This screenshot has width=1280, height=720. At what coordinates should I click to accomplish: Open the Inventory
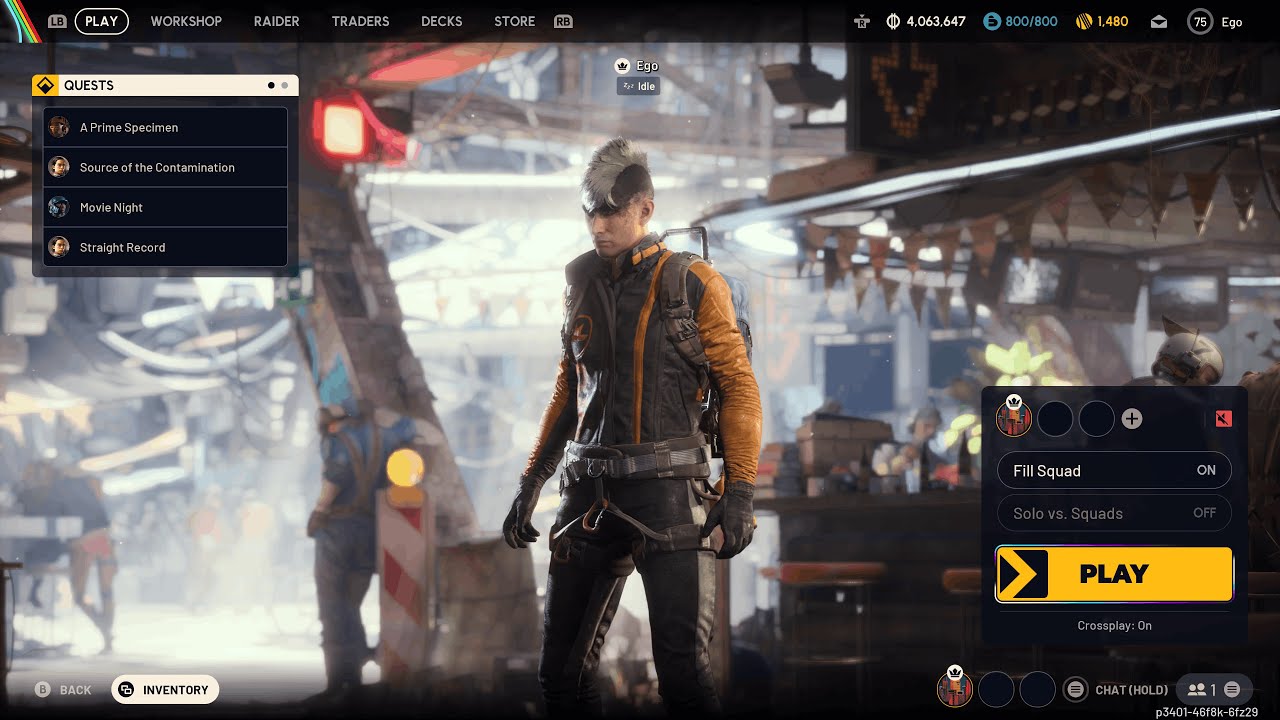point(165,690)
